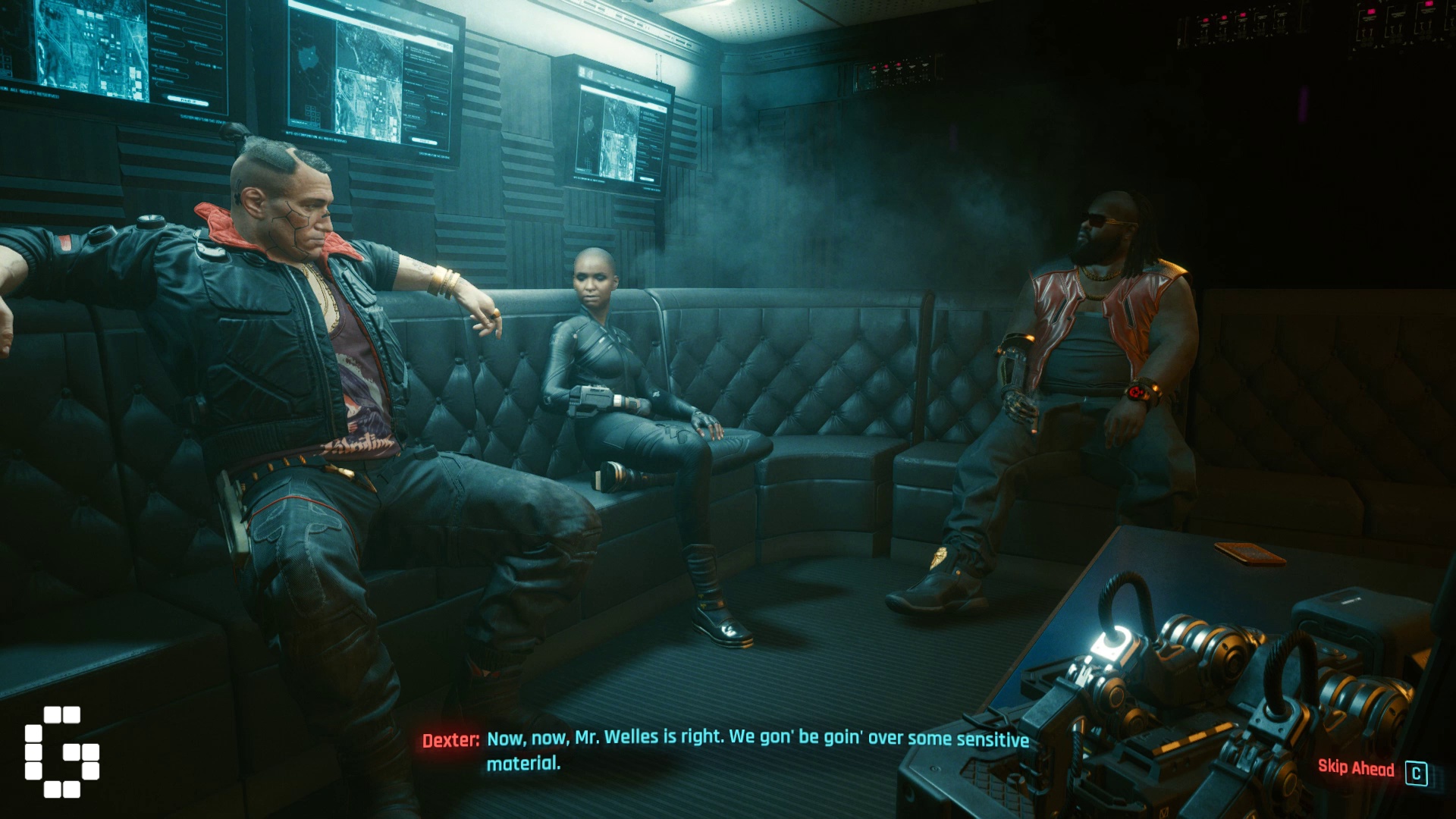Select the plane marker on right satellite map
Image resolution: width=1456 pixels, height=819 pixels.
pos(395,79)
